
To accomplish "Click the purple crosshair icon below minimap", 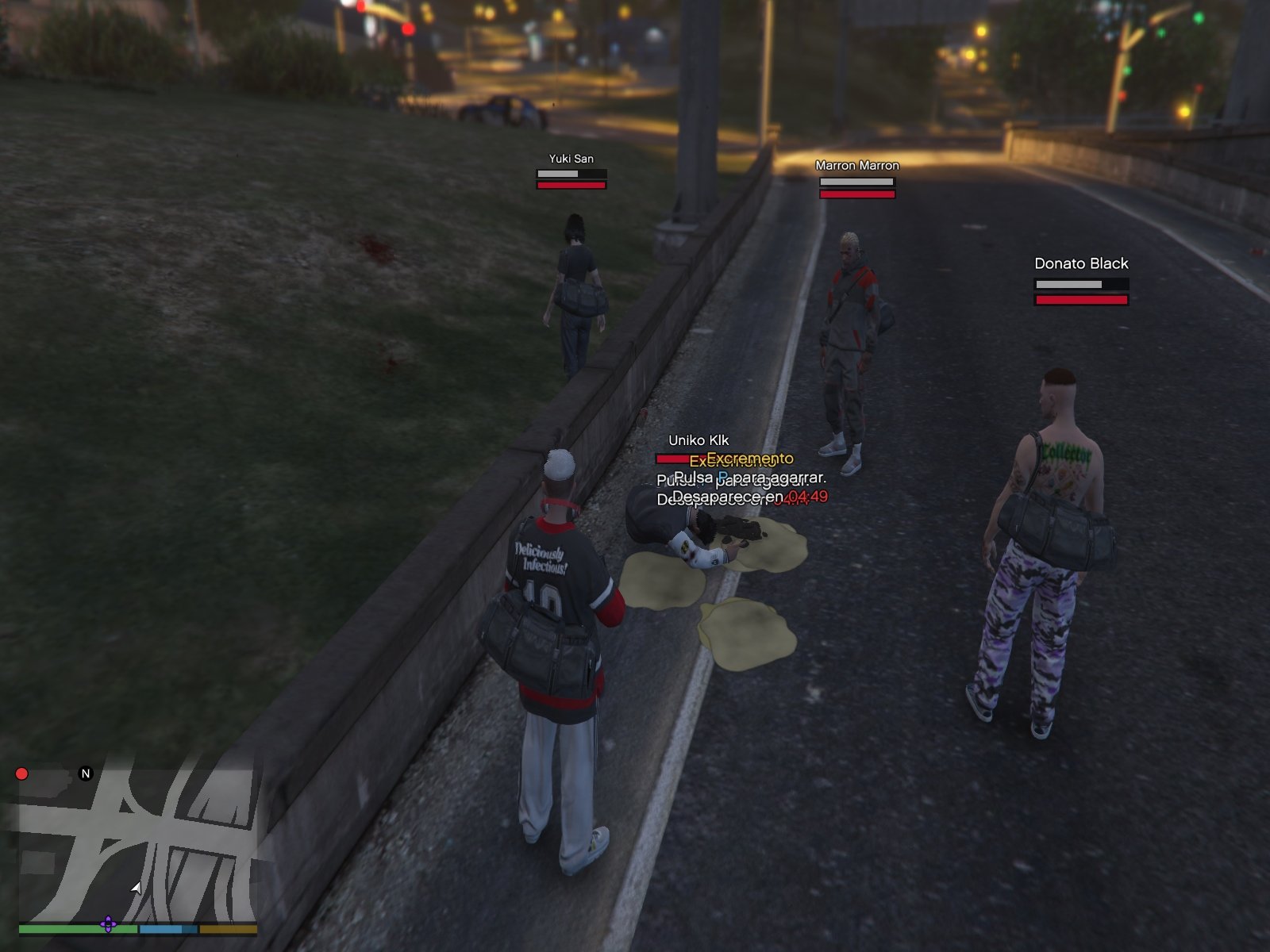I will pos(108,924).
